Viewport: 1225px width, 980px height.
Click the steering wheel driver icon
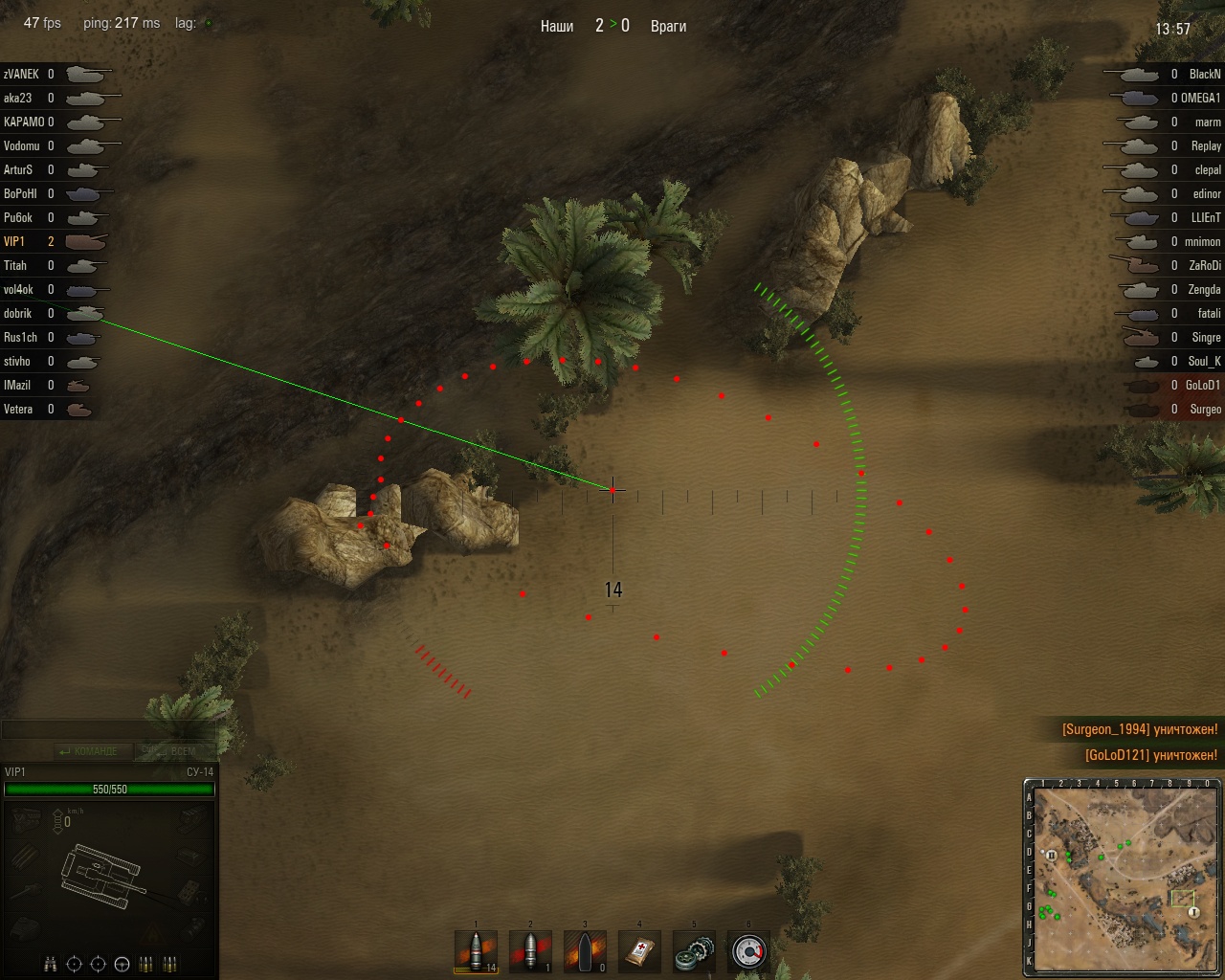(122, 964)
